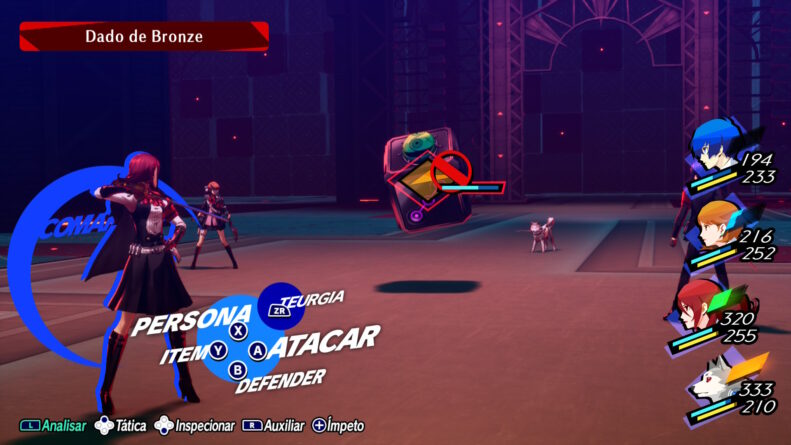Select the red-haired party member portrait
This screenshot has height=445, width=791.
(x=702, y=304)
